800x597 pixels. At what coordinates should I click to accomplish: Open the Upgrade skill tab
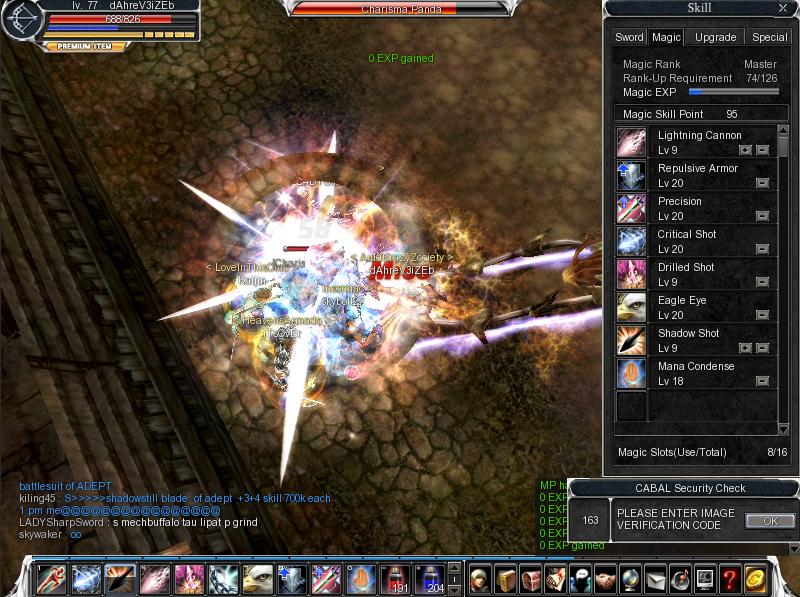point(715,37)
